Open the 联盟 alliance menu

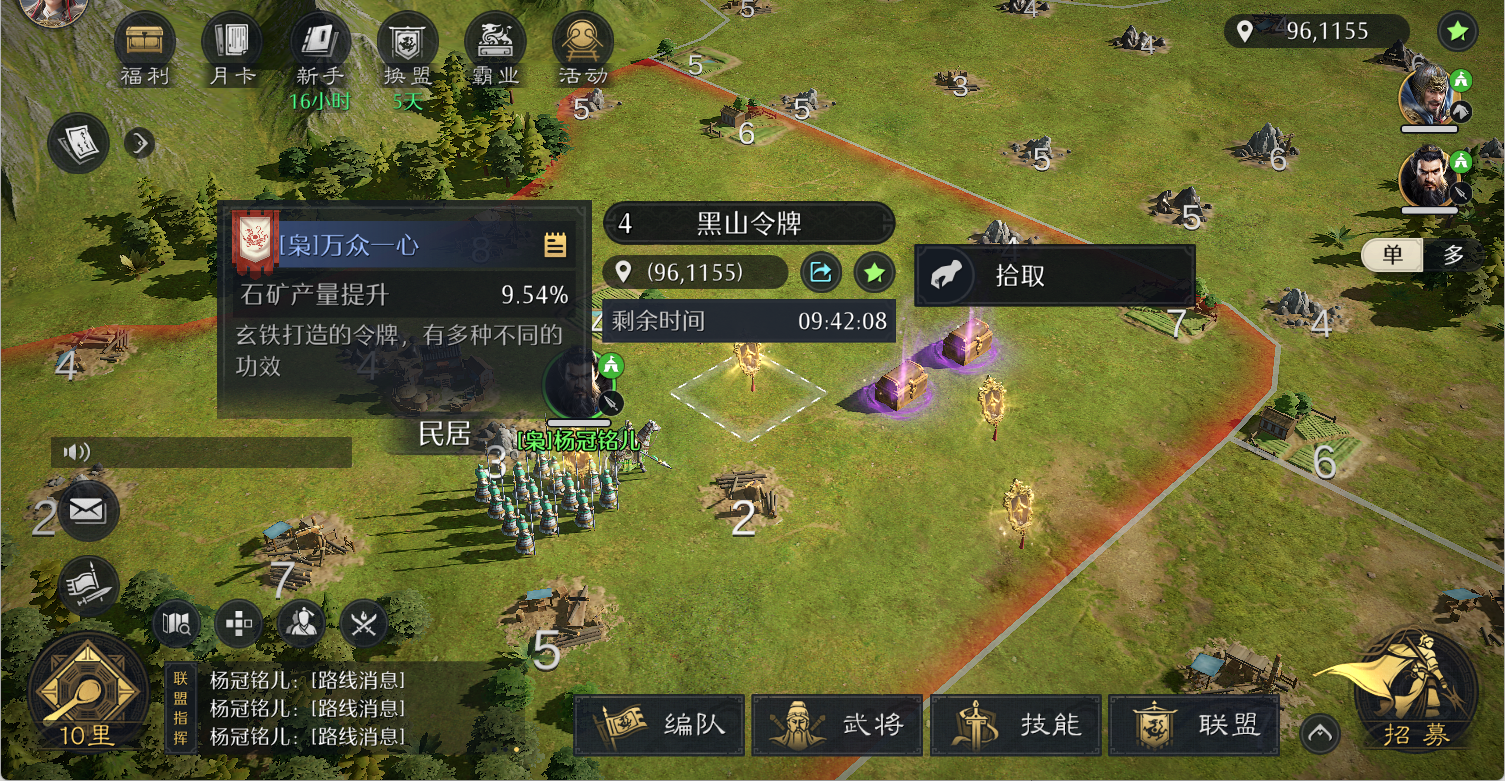coord(1194,725)
